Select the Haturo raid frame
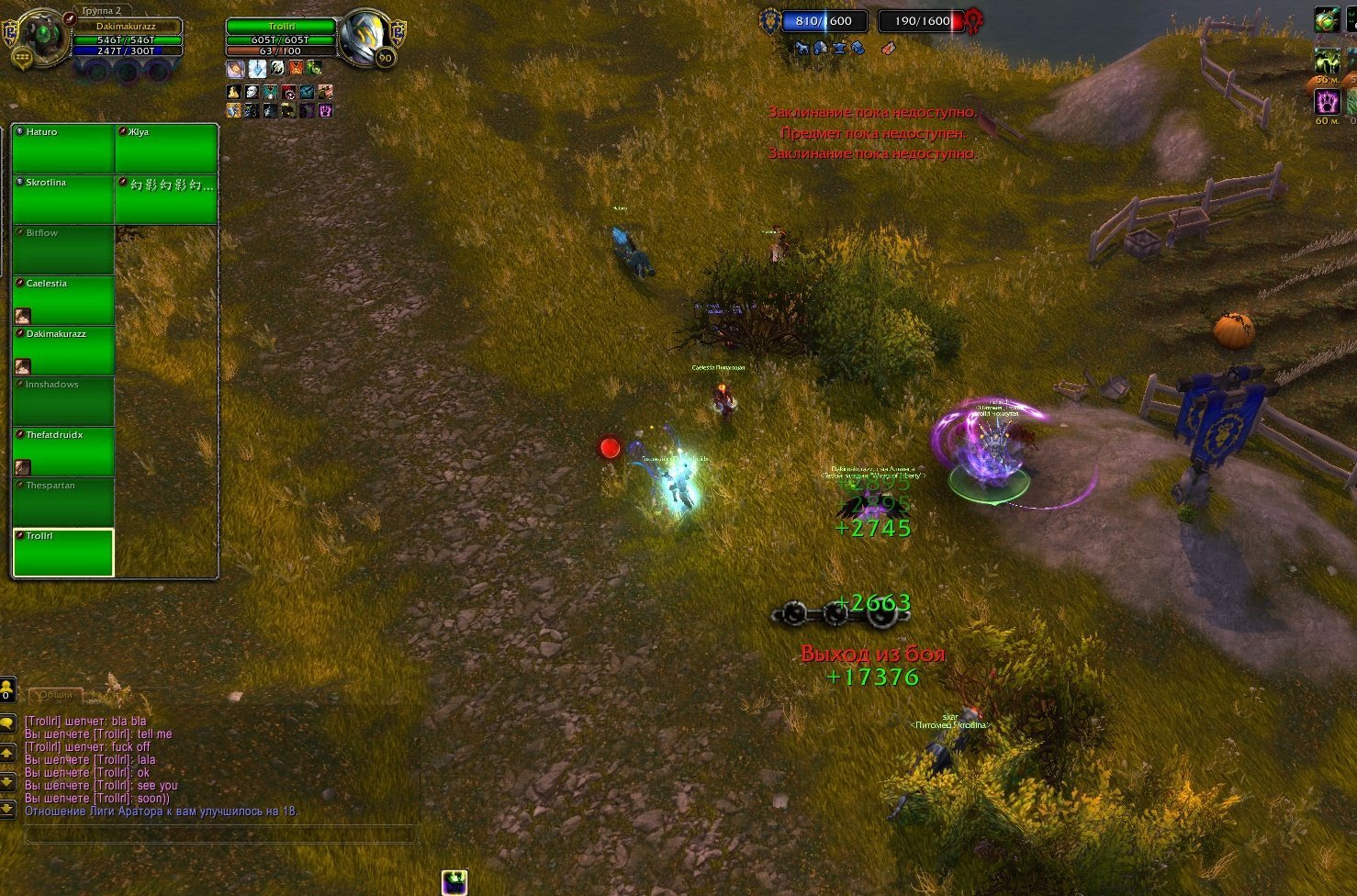This screenshot has height=896, width=1357. tap(63, 149)
